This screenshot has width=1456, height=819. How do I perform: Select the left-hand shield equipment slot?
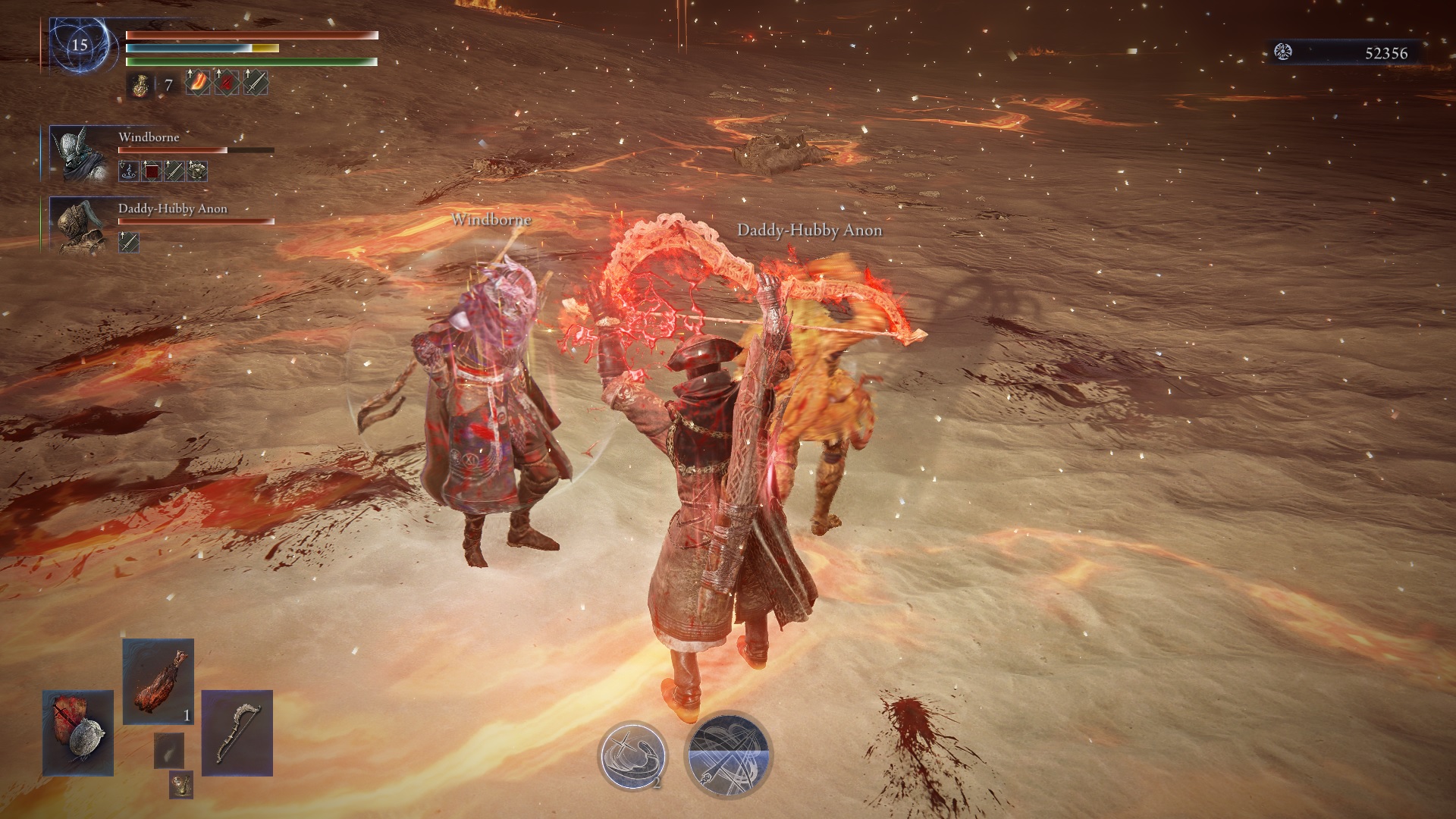pos(78,733)
